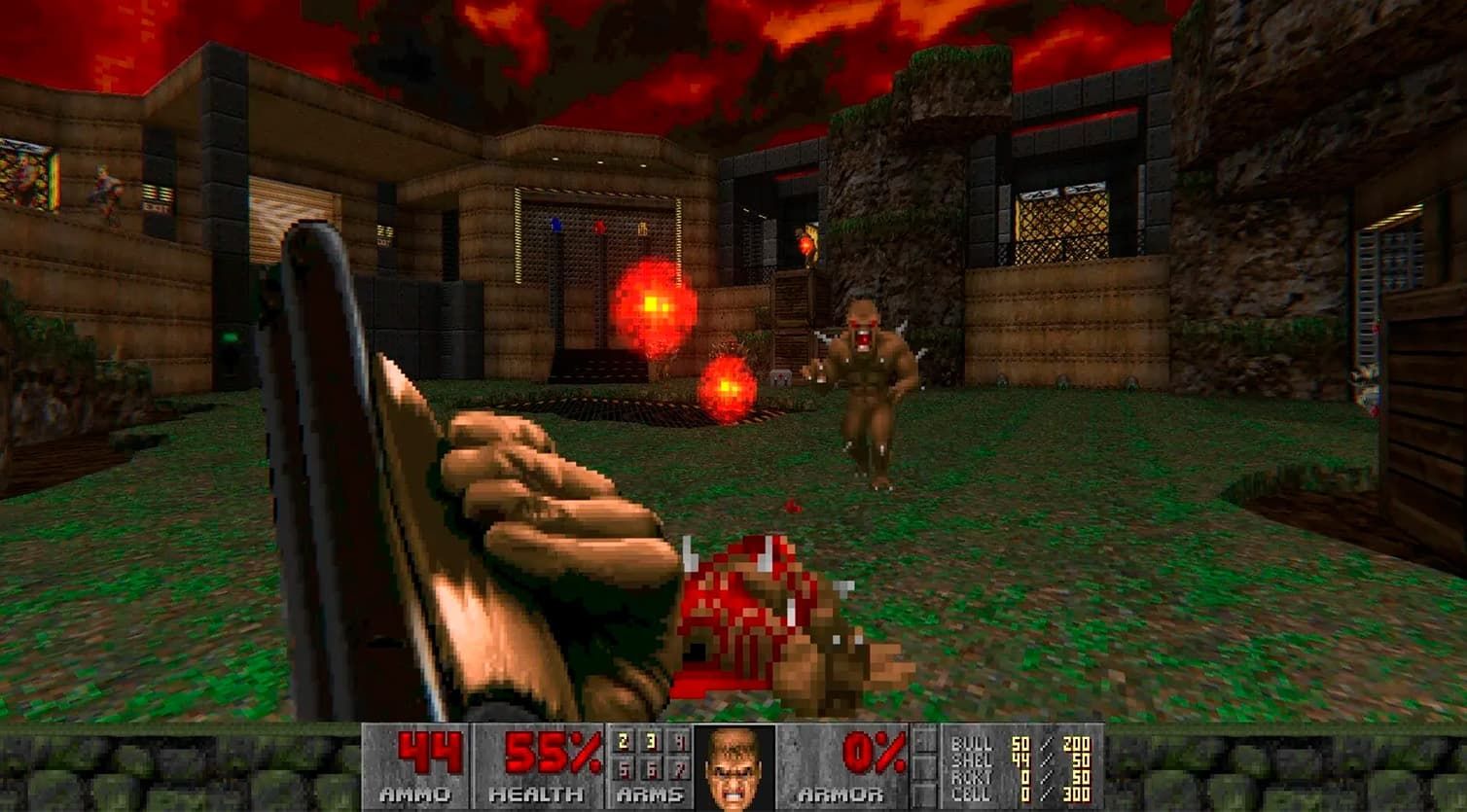This screenshot has width=1467, height=812.
Task: Select weapon slot 2 in the ARMS panel
Action: pyautogui.click(x=623, y=741)
